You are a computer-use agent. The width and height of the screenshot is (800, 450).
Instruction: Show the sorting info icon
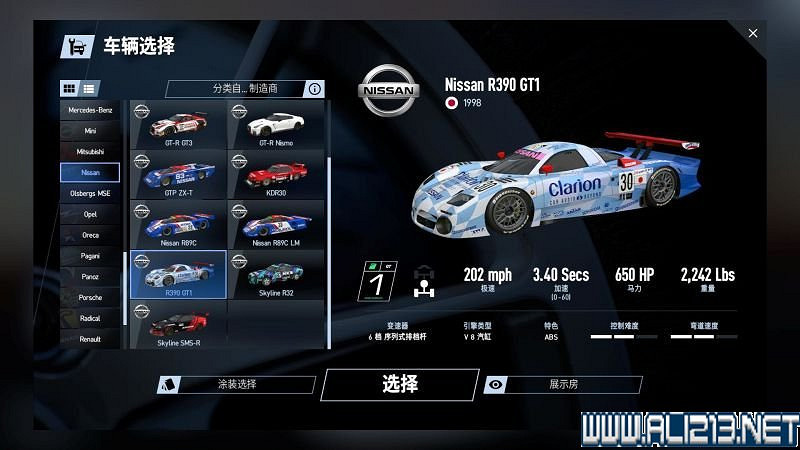[315, 89]
